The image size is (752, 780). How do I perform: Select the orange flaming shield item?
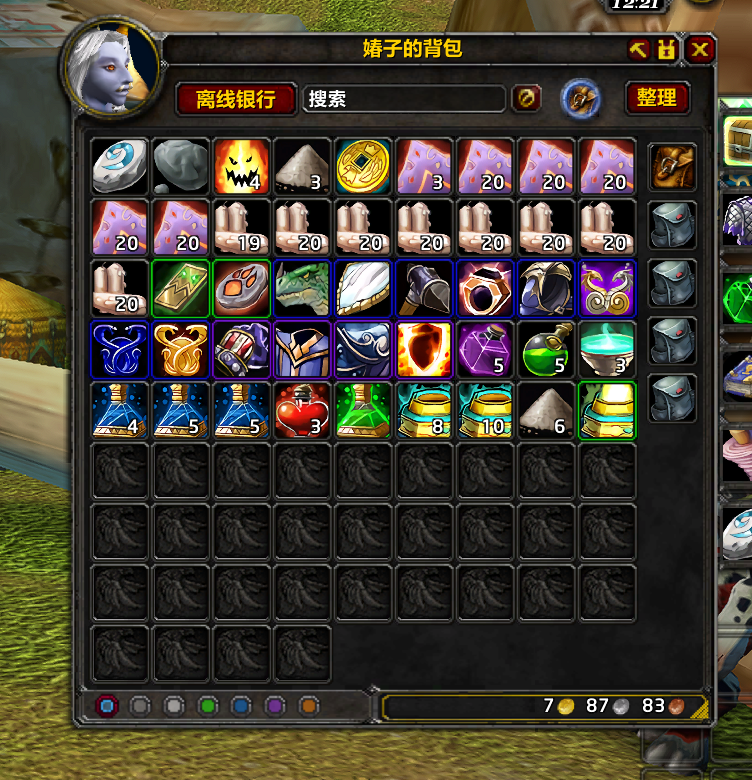point(424,349)
